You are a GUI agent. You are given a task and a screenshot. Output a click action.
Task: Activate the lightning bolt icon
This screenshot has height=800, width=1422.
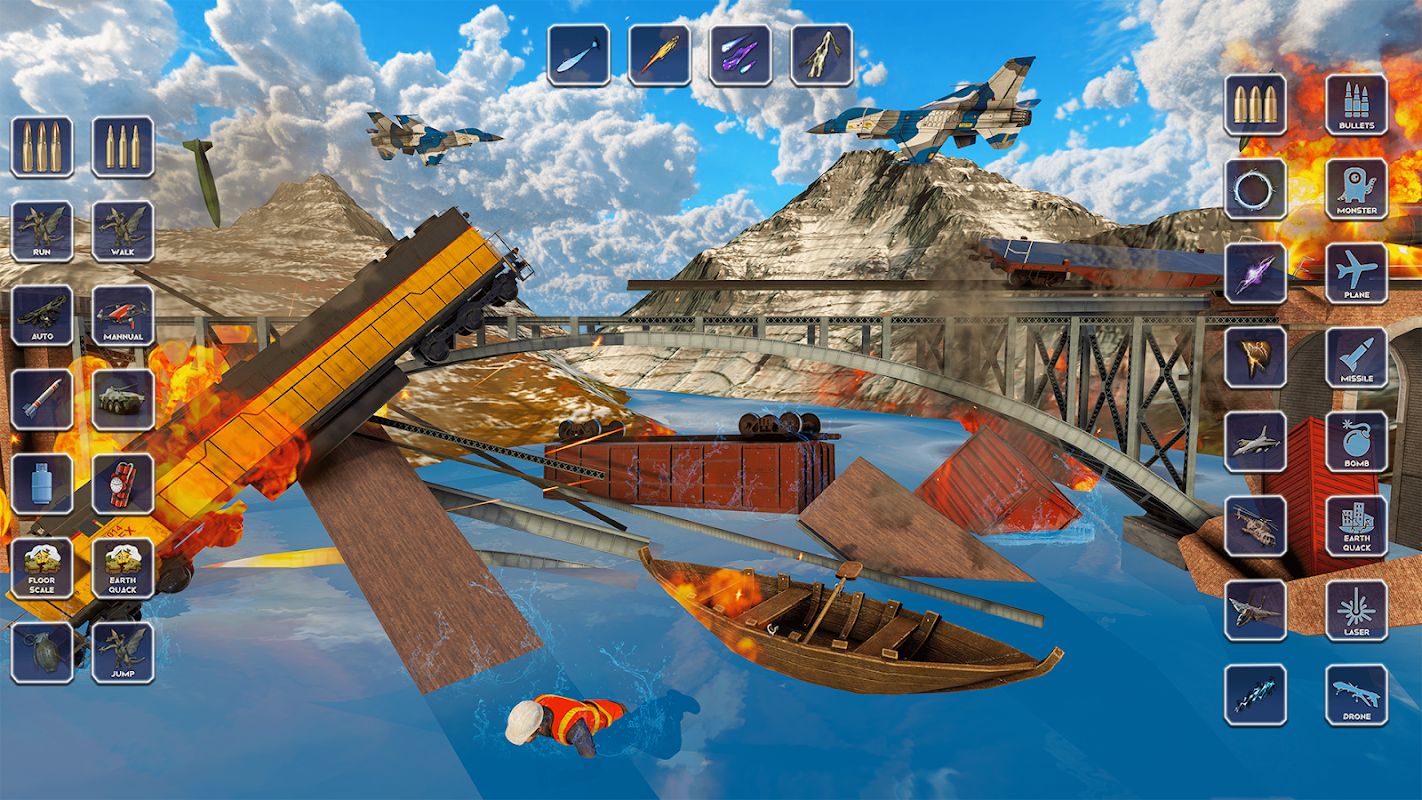pos(822,55)
